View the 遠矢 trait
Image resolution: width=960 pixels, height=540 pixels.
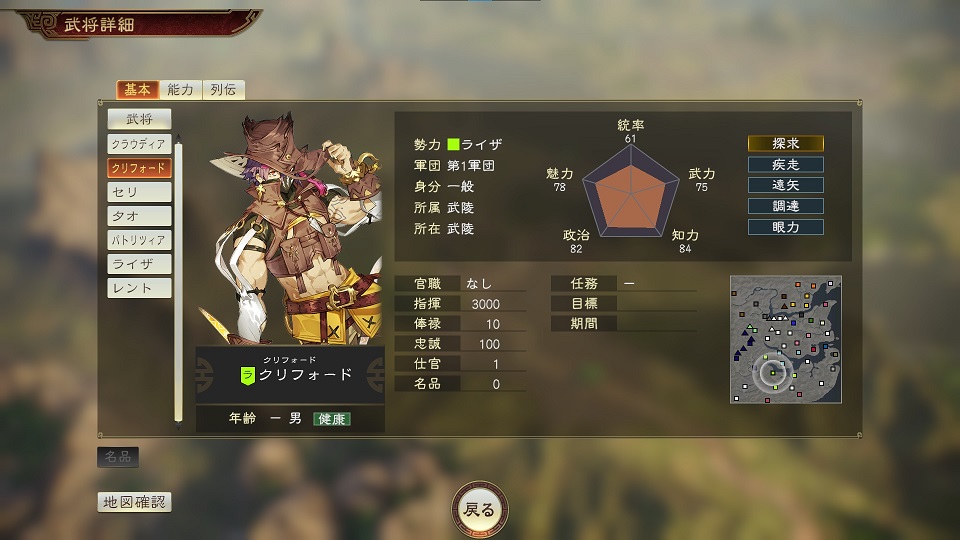click(x=786, y=185)
